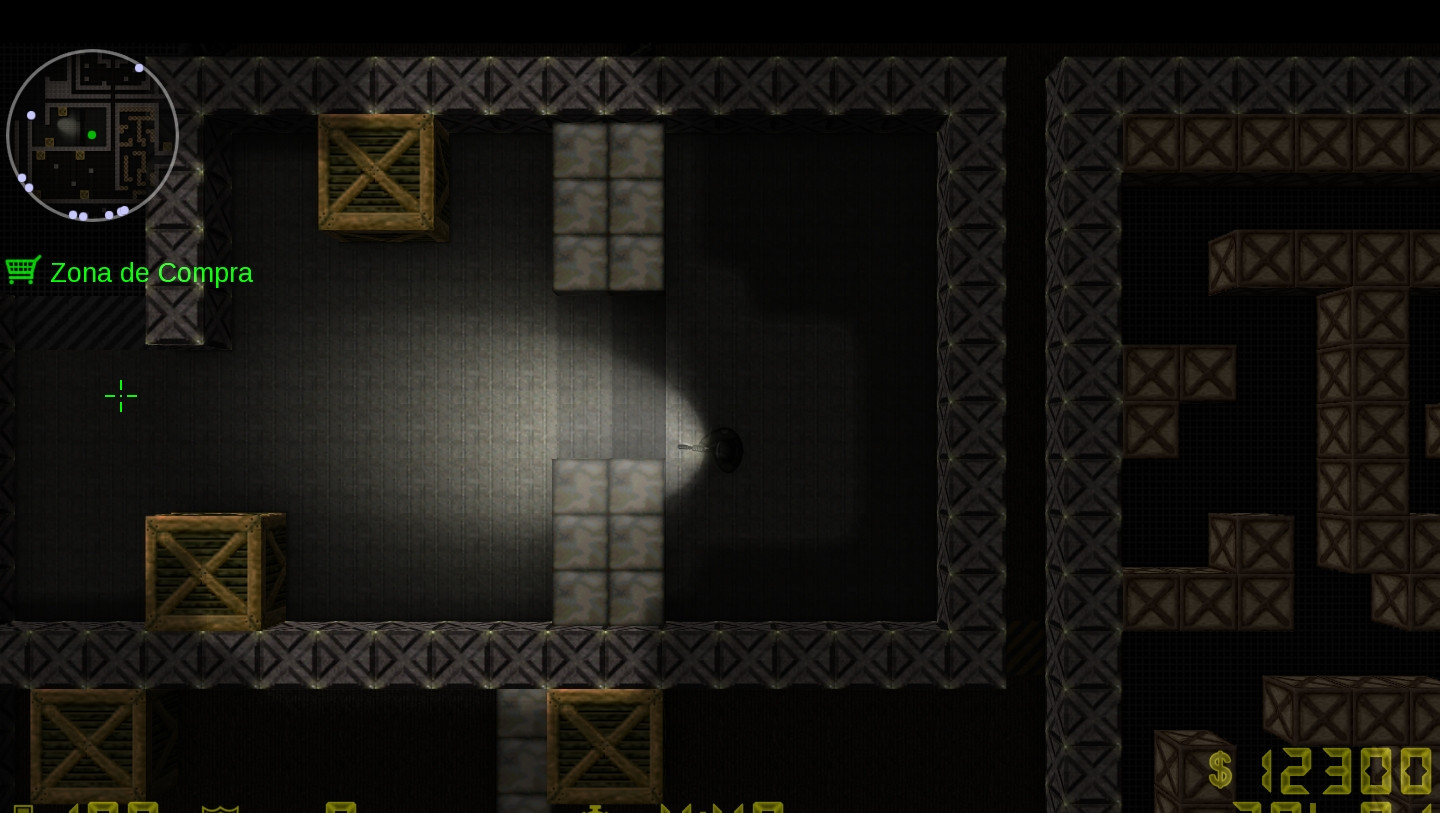Open the Zona de Compra buy menu
This screenshot has width=1440, height=813.
pyautogui.click(x=151, y=272)
